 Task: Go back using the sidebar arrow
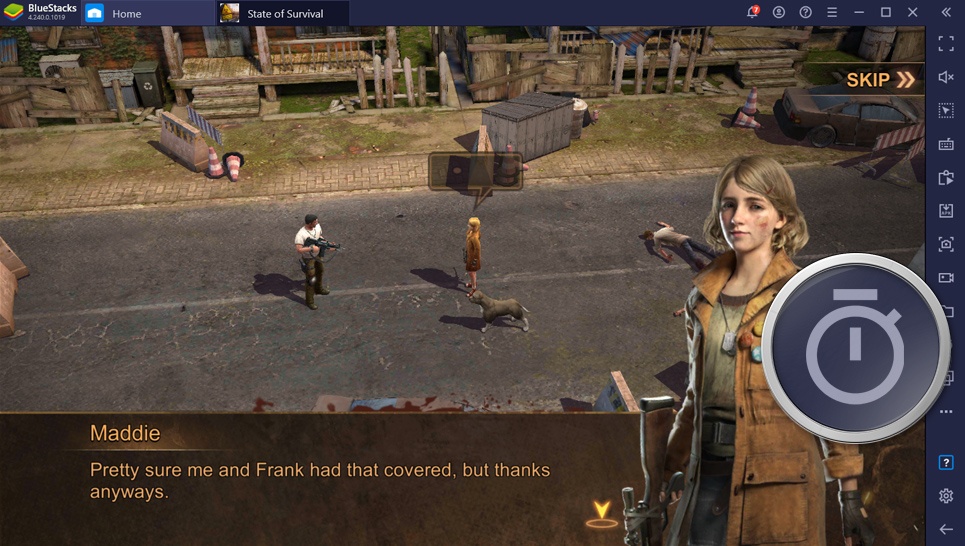click(x=945, y=528)
